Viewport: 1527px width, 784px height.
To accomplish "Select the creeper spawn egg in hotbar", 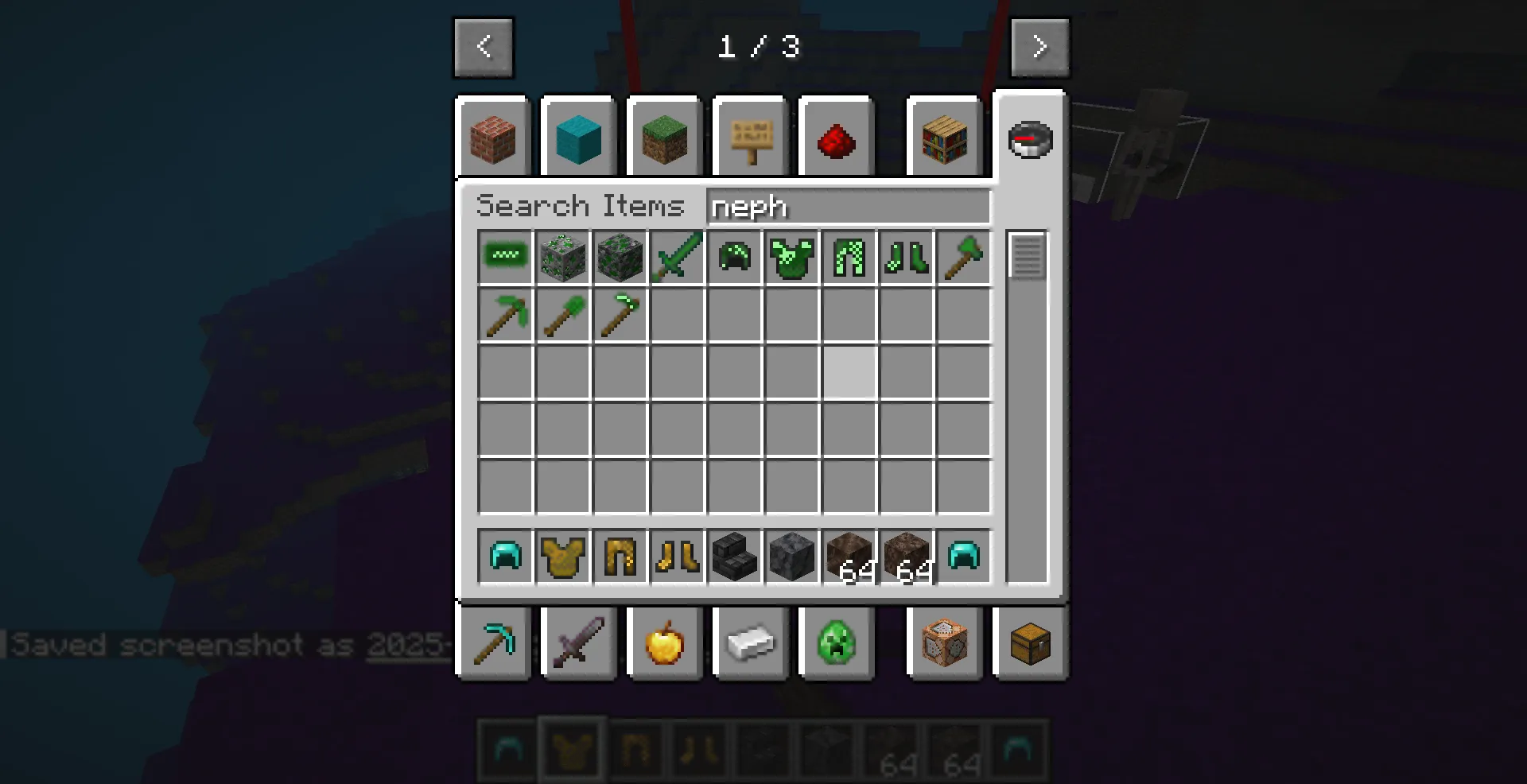I will pyautogui.click(x=836, y=644).
